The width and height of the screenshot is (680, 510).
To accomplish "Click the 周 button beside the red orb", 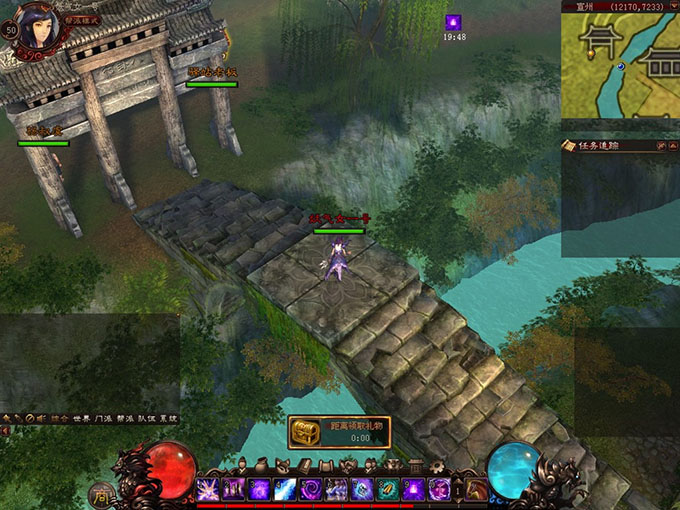I will tap(101, 494).
